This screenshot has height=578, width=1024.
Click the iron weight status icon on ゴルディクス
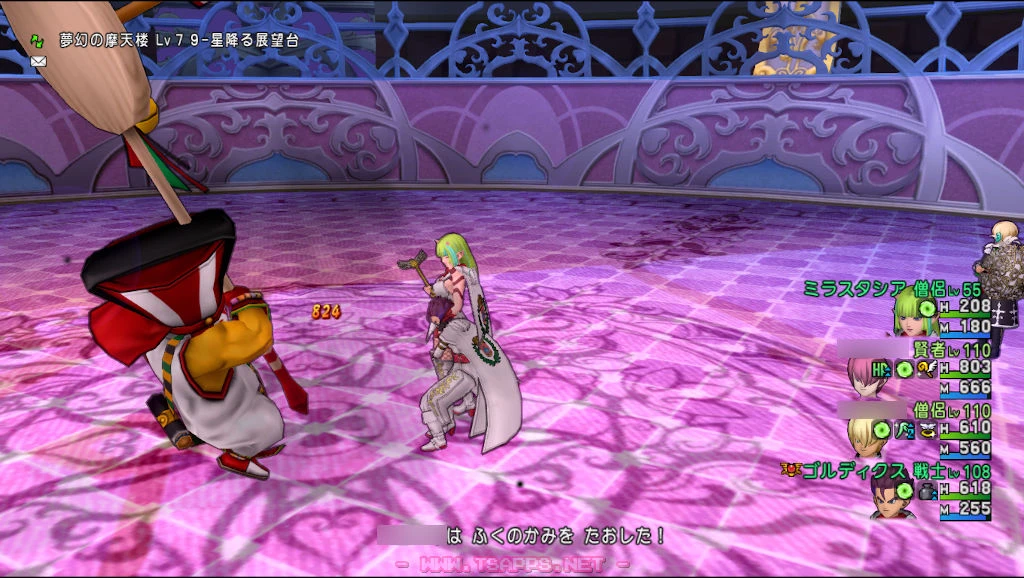(923, 490)
